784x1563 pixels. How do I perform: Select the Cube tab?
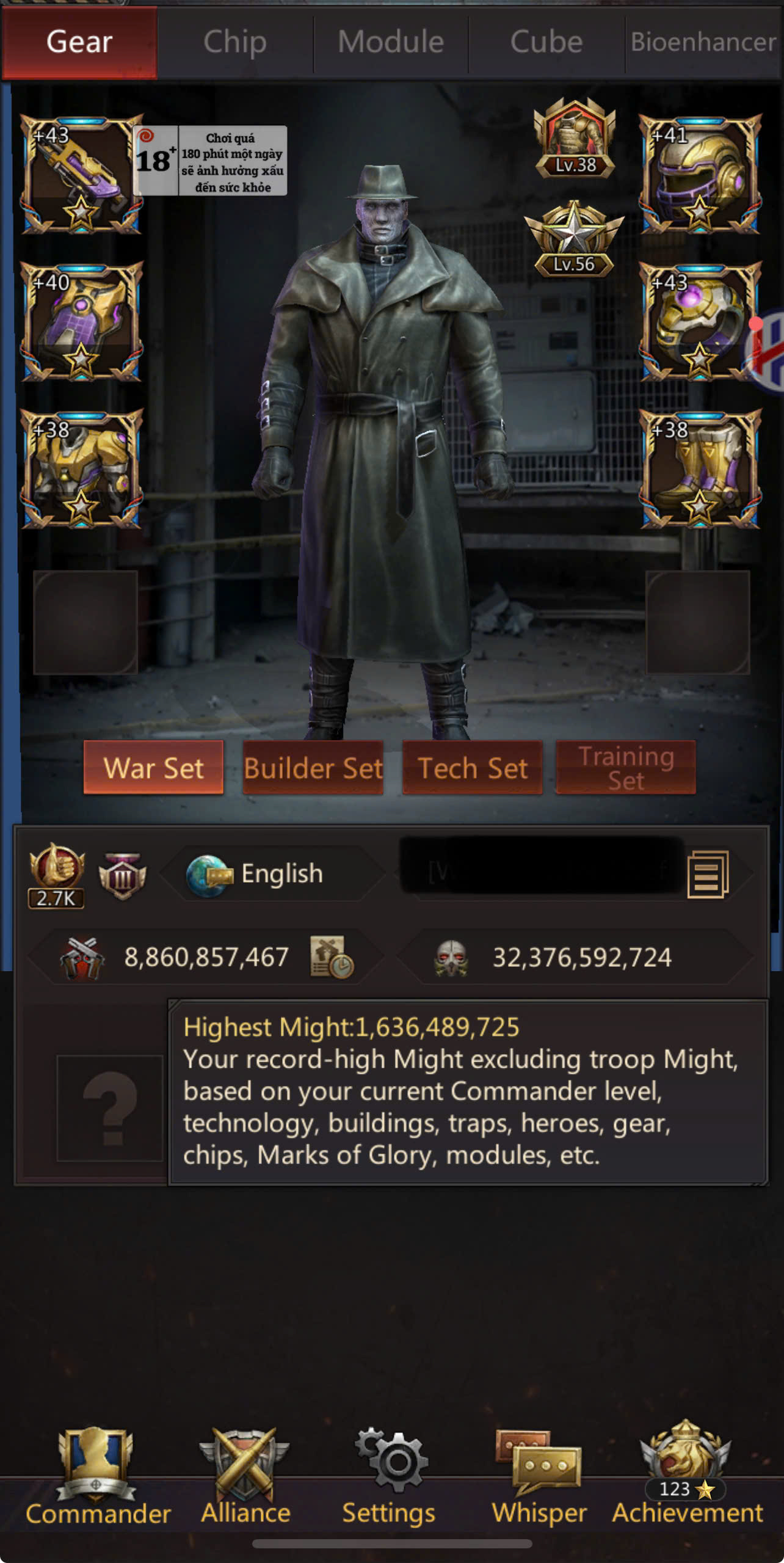click(x=546, y=43)
